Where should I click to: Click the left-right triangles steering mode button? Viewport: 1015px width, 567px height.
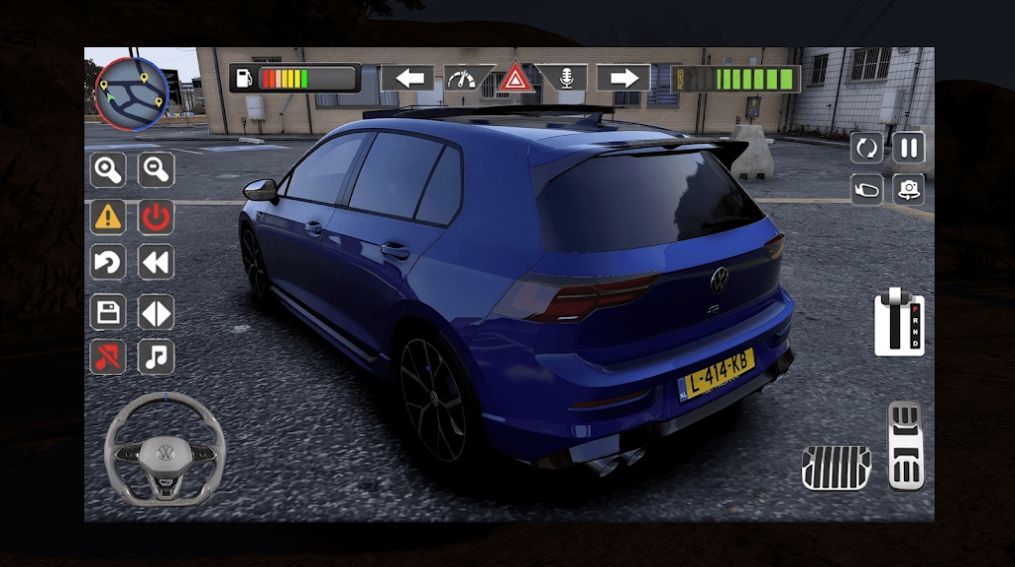tap(156, 311)
